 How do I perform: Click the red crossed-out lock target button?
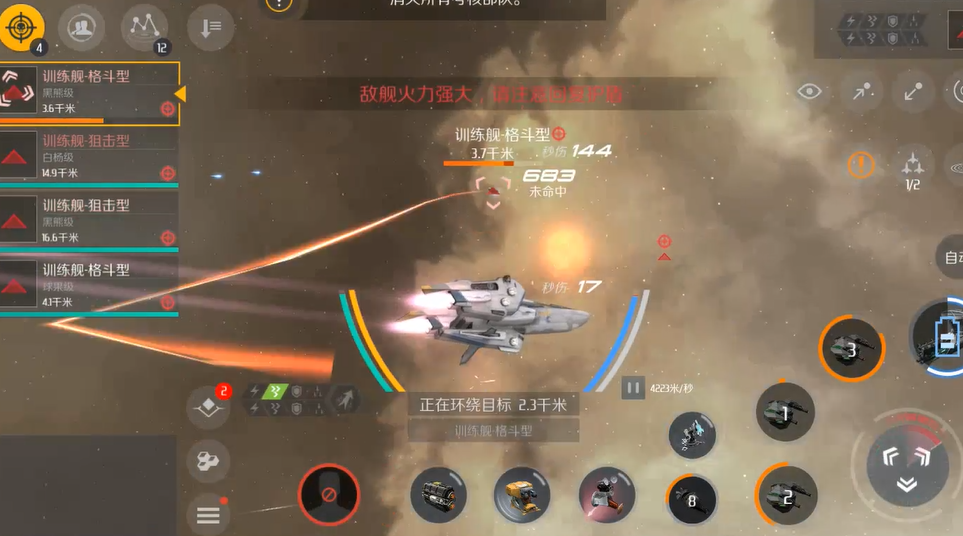(328, 495)
